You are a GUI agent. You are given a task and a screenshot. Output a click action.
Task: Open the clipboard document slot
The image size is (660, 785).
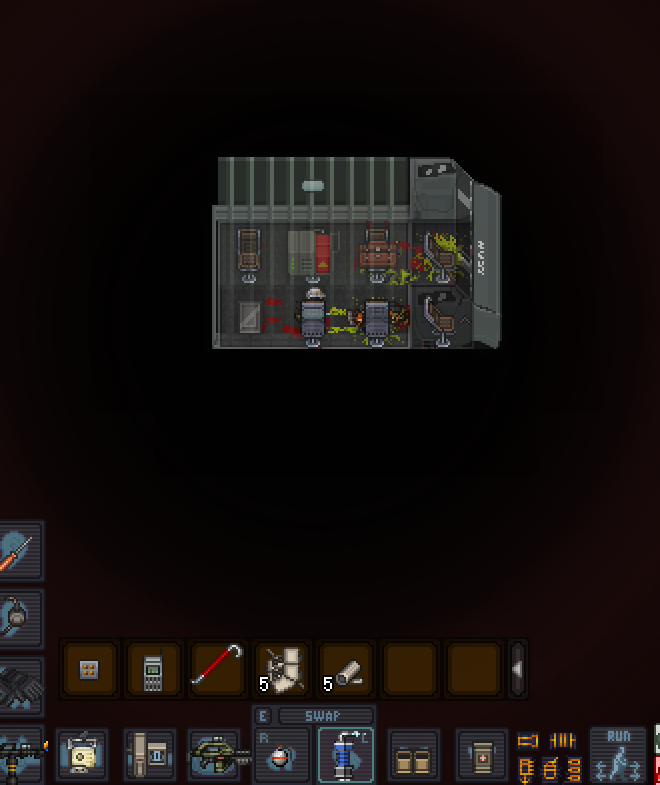click(84, 755)
